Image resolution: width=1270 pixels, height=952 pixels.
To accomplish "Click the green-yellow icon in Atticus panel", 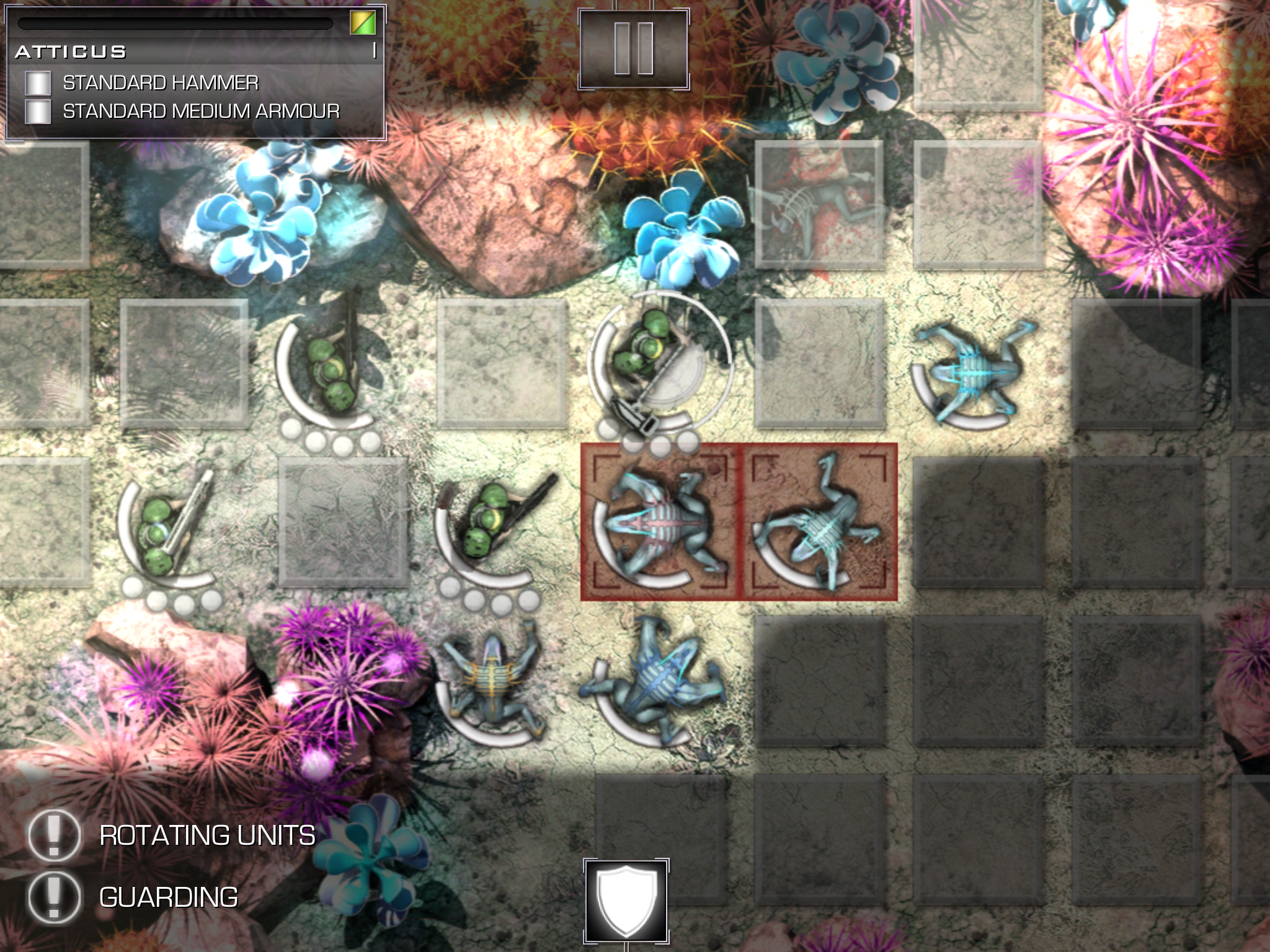I will [362, 24].
